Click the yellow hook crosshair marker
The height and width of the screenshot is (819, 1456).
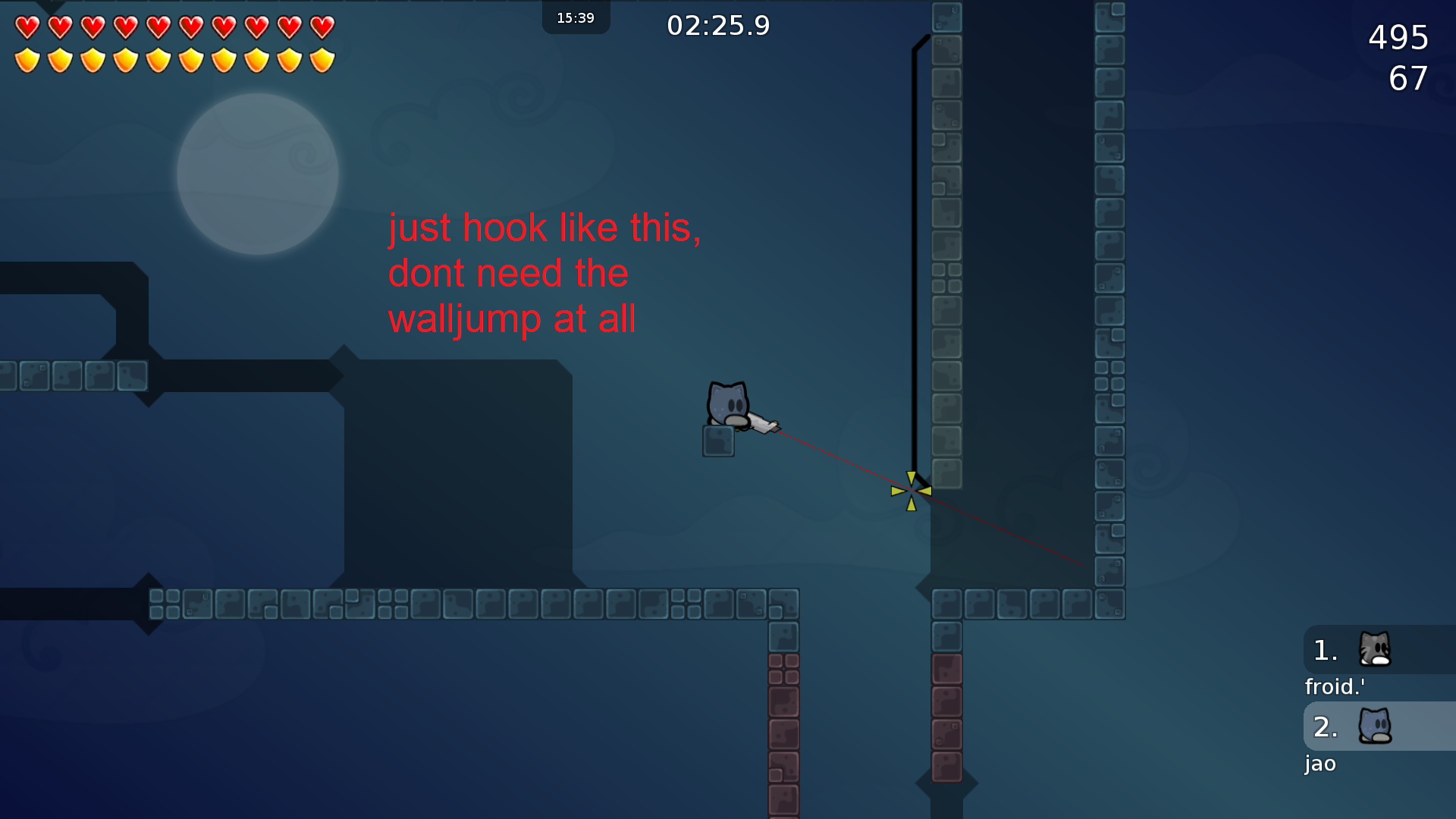point(912,491)
